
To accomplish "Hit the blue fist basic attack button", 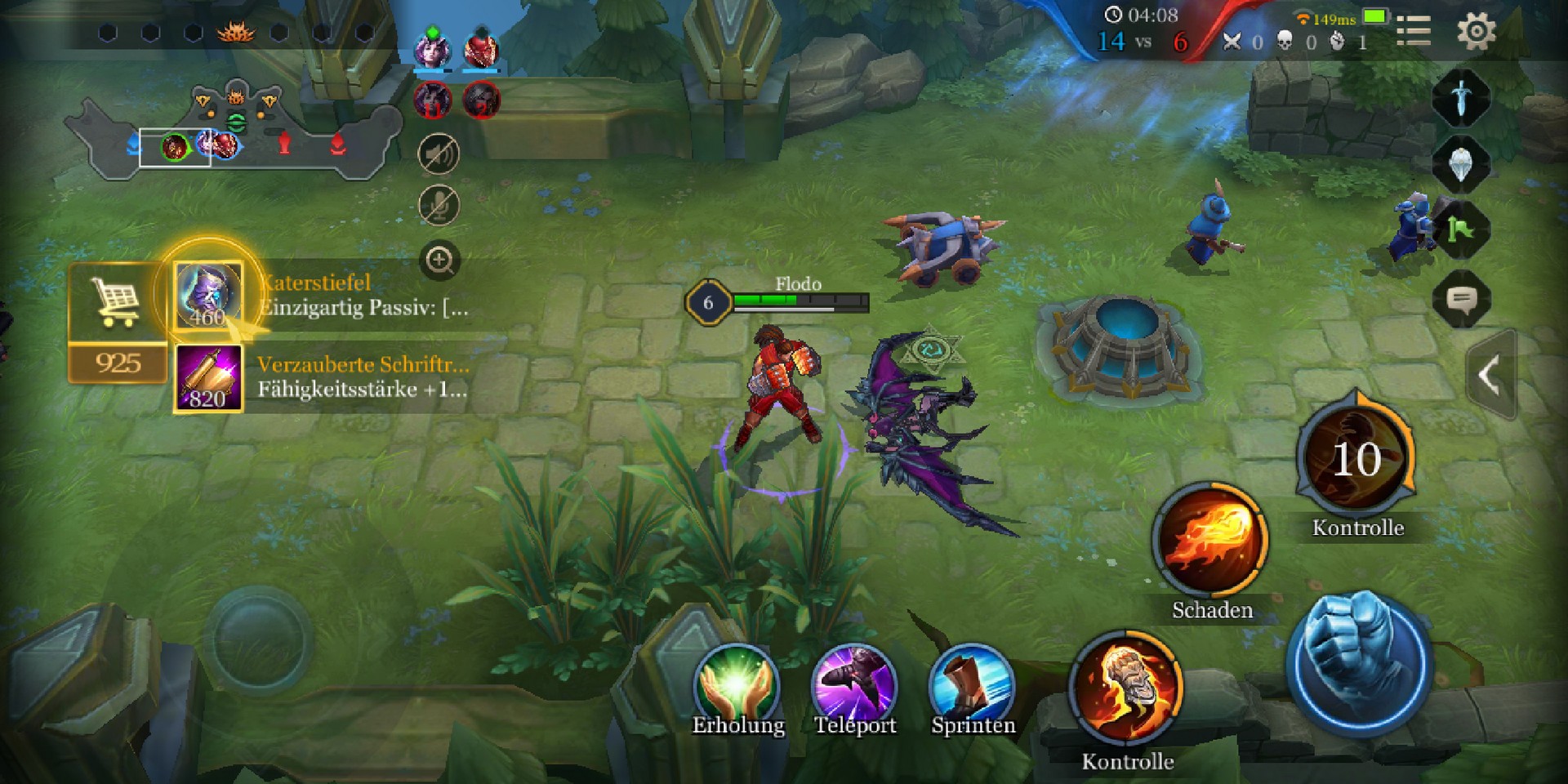I will 1358,663.
